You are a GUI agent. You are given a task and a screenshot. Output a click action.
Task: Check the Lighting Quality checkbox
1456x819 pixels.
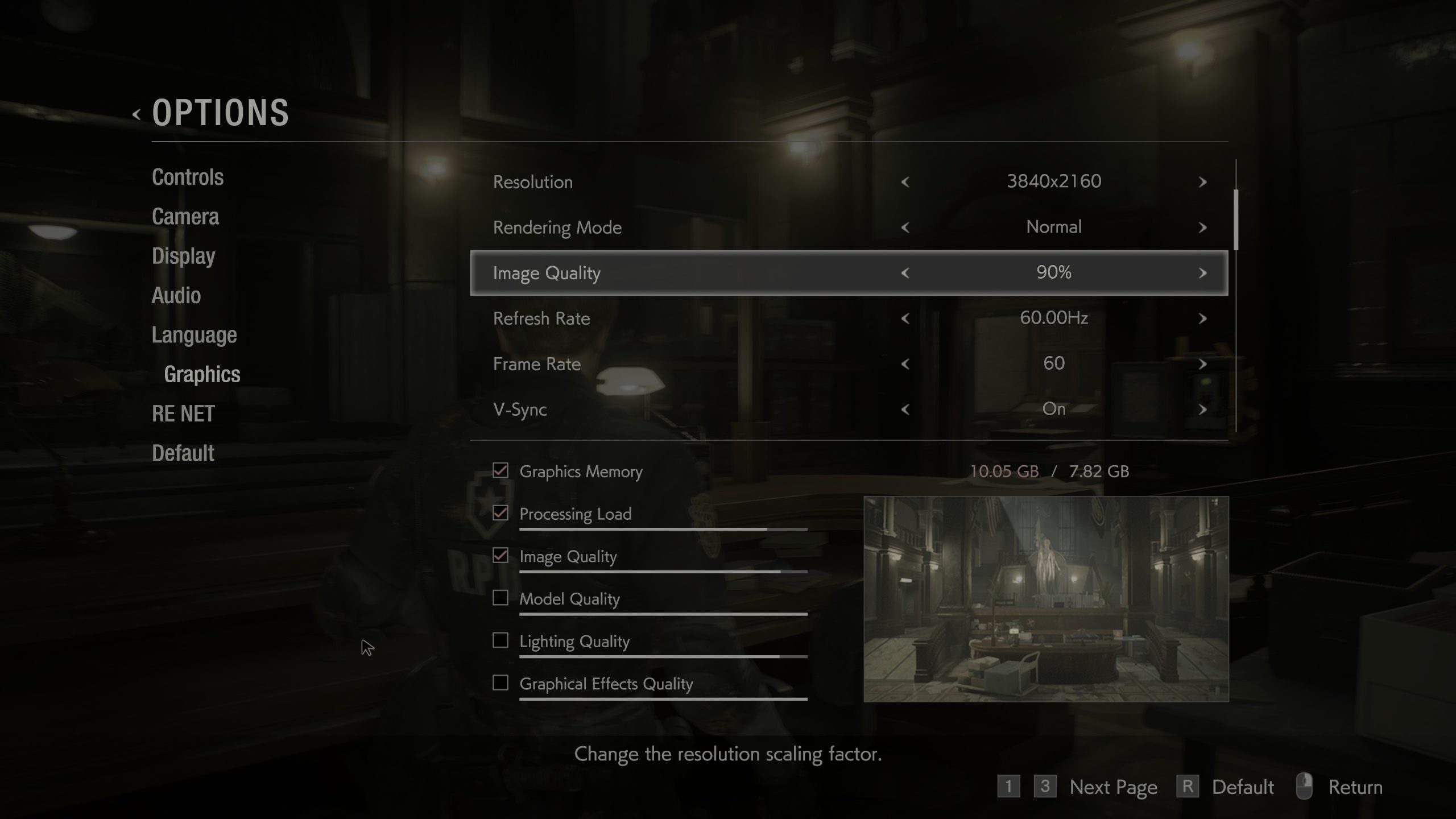point(500,641)
